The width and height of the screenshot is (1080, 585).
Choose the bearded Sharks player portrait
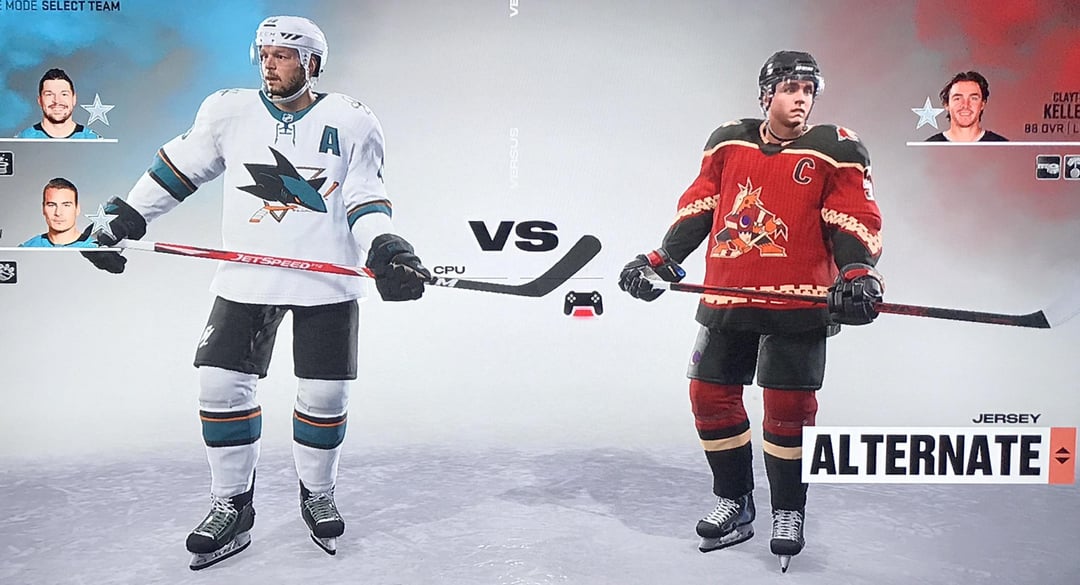[58, 103]
